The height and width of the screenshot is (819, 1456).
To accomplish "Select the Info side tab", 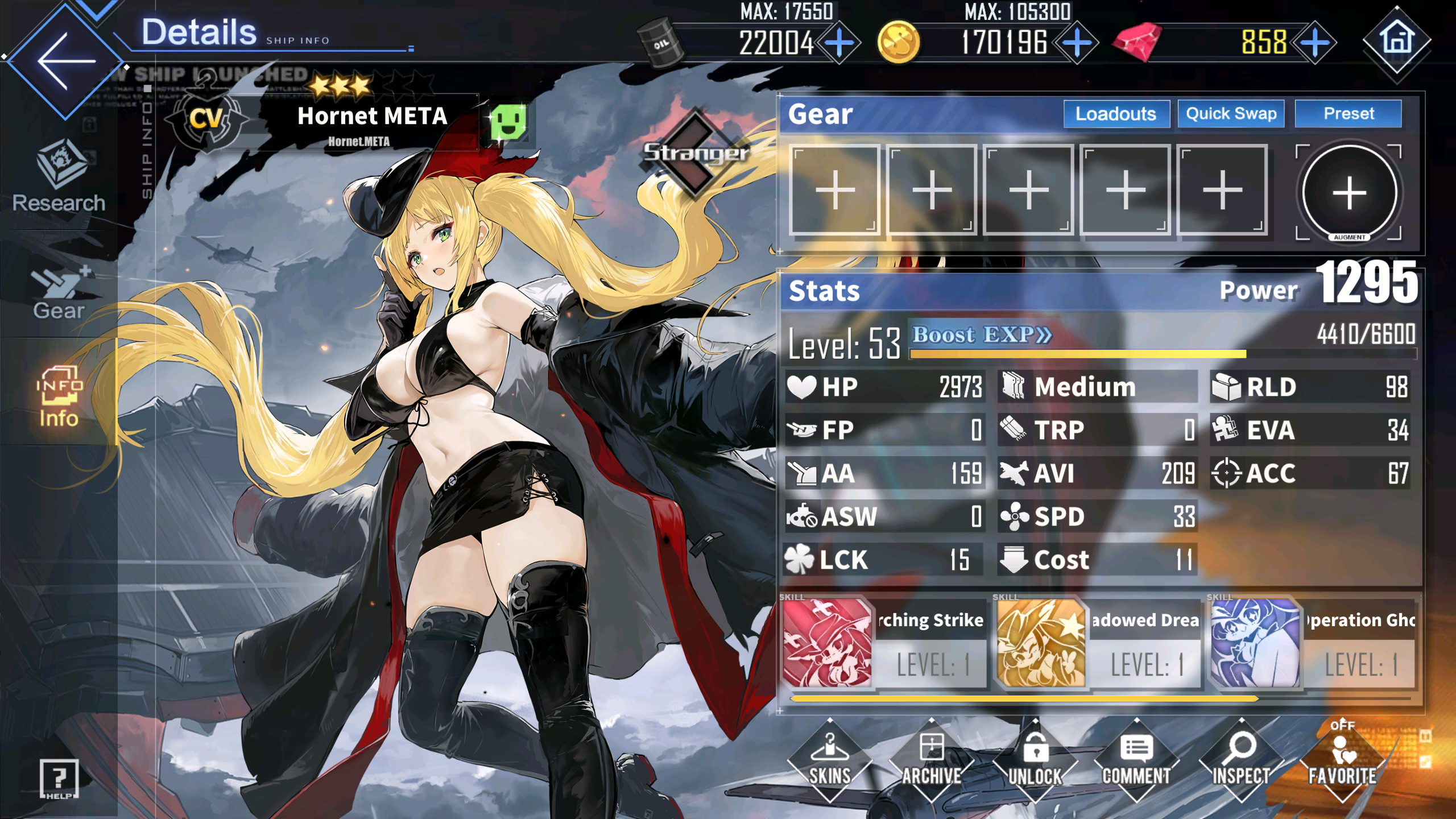I will [x=59, y=396].
